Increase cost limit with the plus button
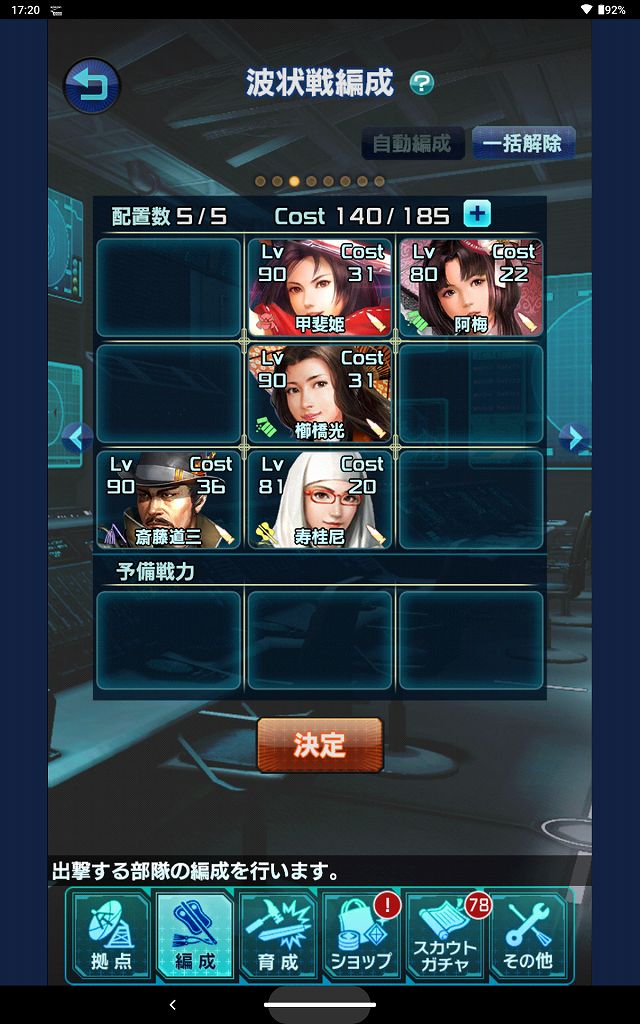The width and height of the screenshot is (640, 1024). click(477, 214)
